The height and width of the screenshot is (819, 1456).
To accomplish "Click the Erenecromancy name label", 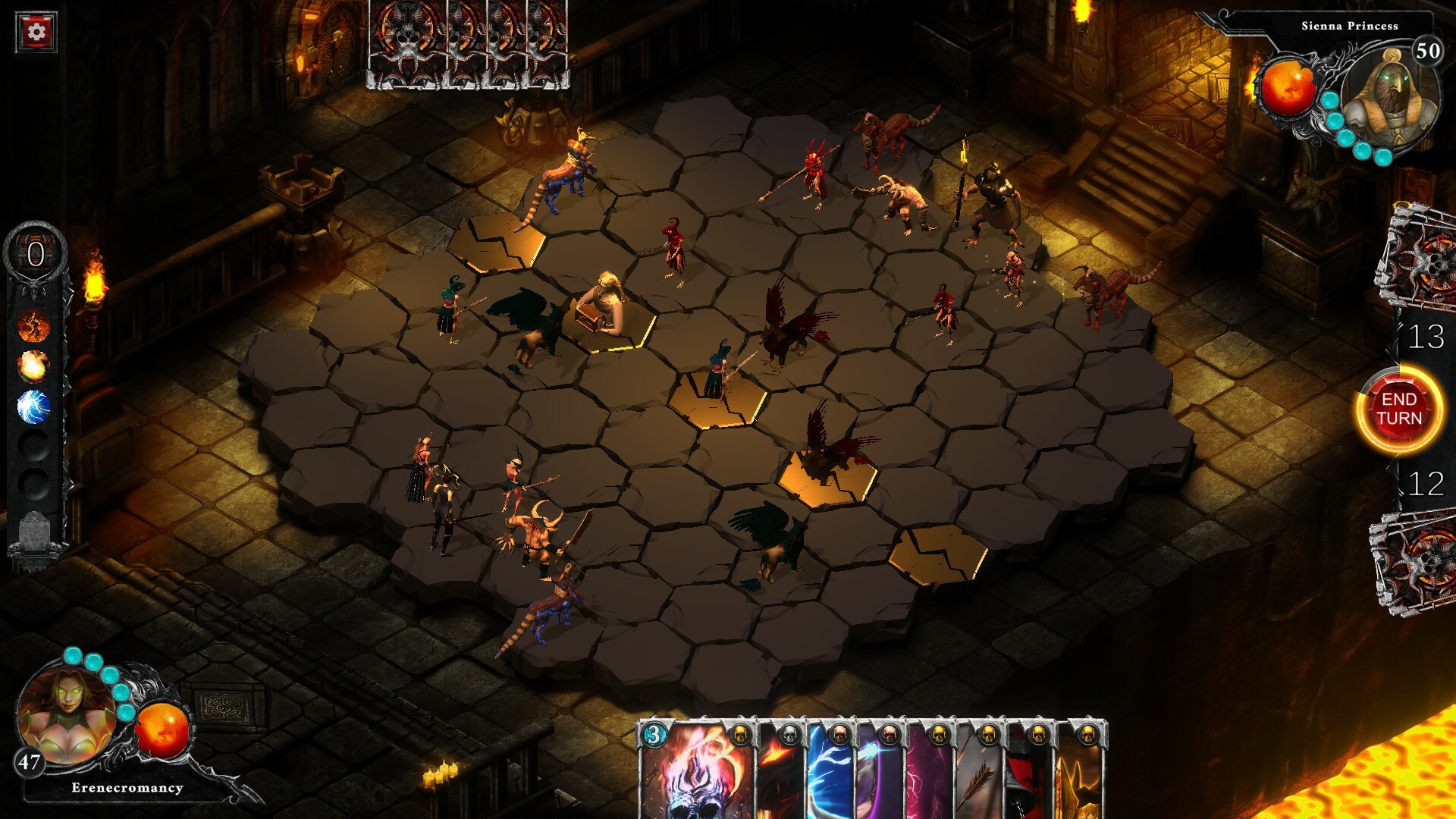I will [x=126, y=789].
